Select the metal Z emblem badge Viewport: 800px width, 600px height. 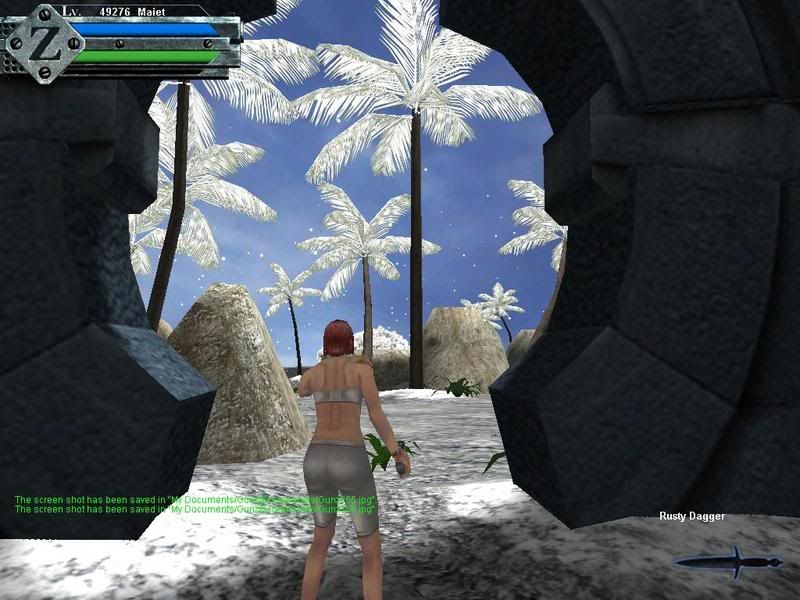pos(44,41)
